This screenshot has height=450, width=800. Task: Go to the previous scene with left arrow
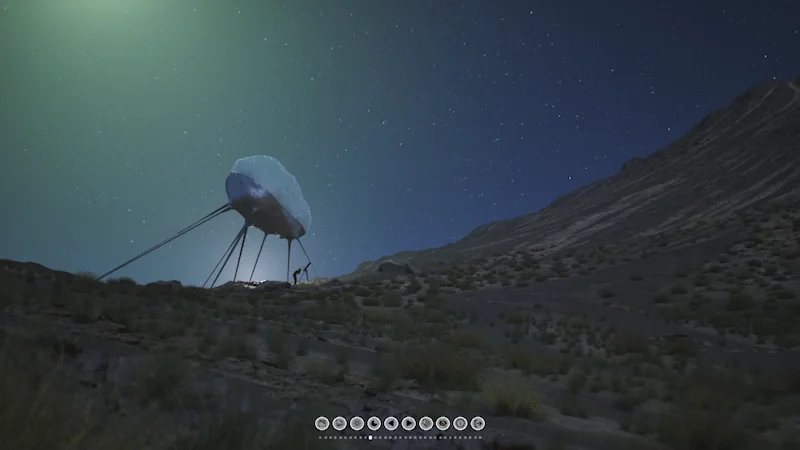(391, 423)
